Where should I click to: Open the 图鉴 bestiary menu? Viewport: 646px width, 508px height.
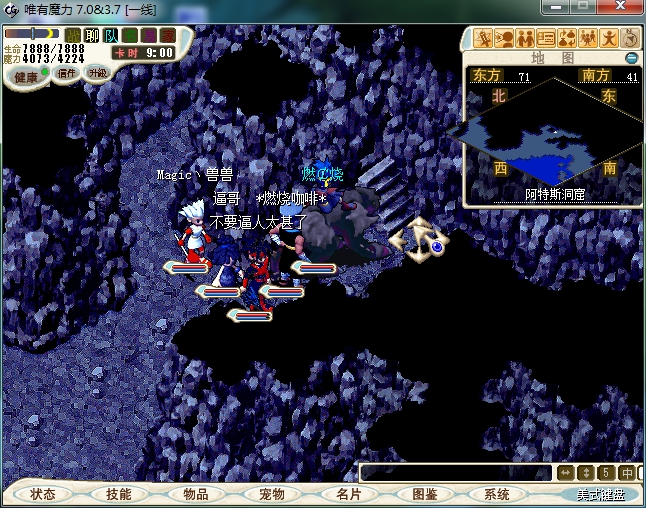424,494
